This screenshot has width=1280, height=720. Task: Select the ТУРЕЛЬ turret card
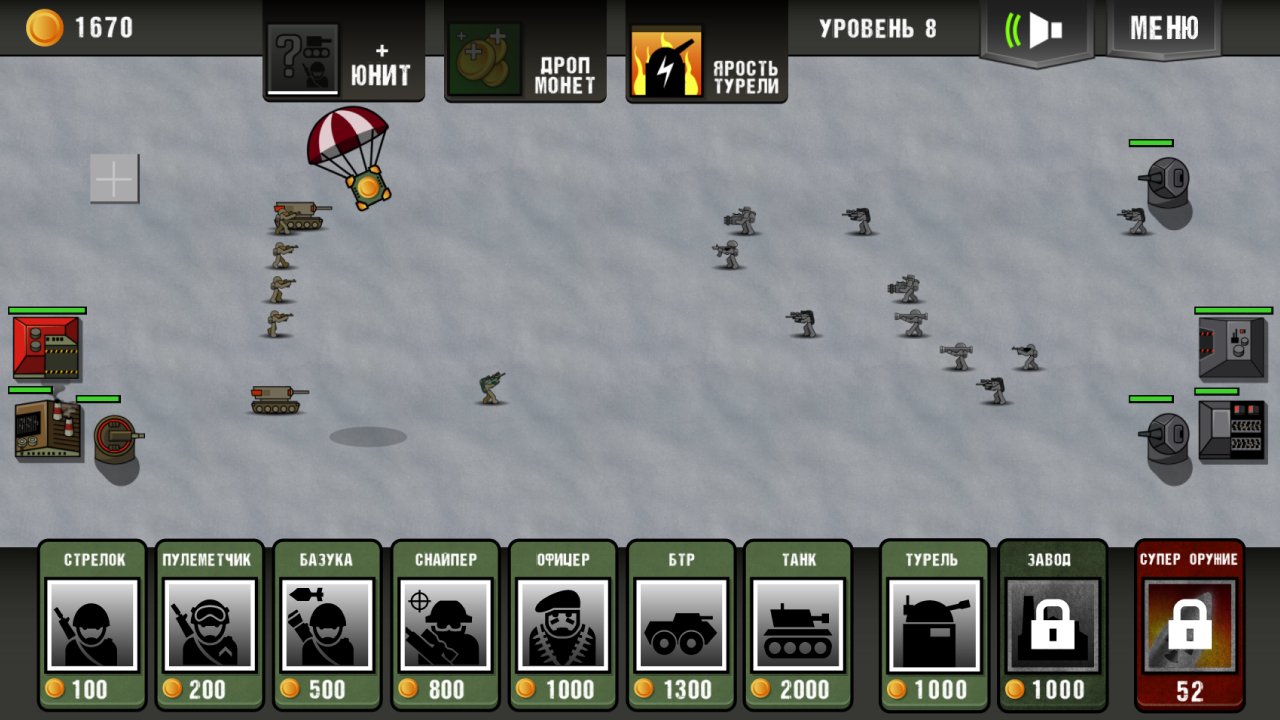click(933, 625)
